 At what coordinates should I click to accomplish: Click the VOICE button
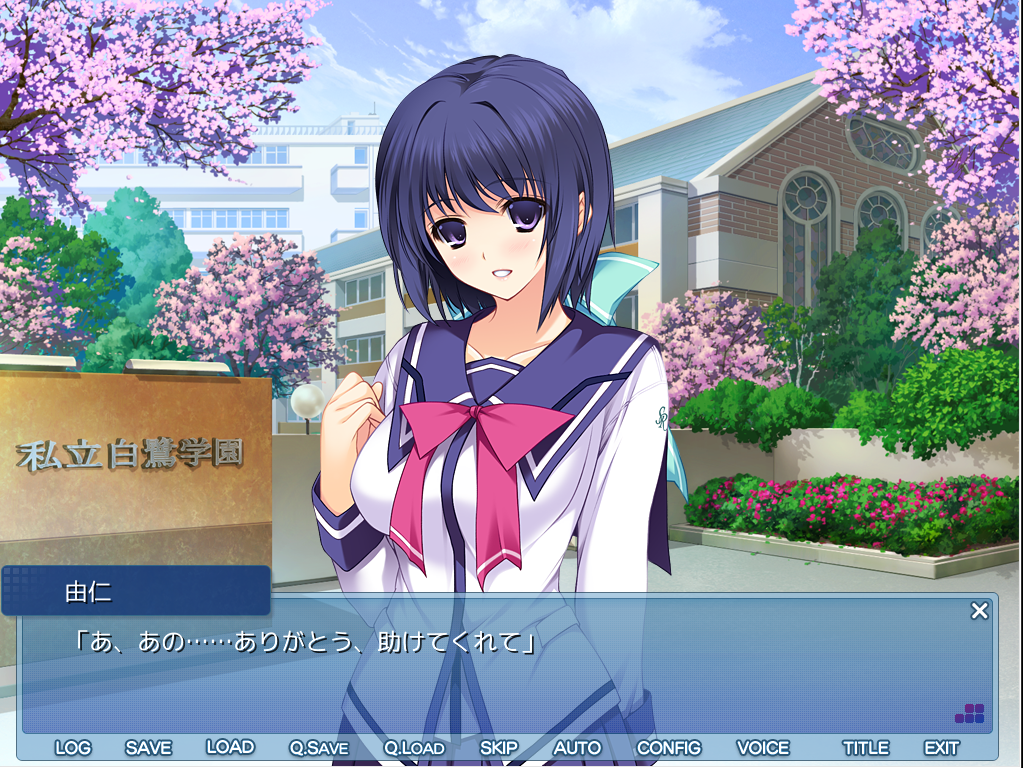pos(763,748)
